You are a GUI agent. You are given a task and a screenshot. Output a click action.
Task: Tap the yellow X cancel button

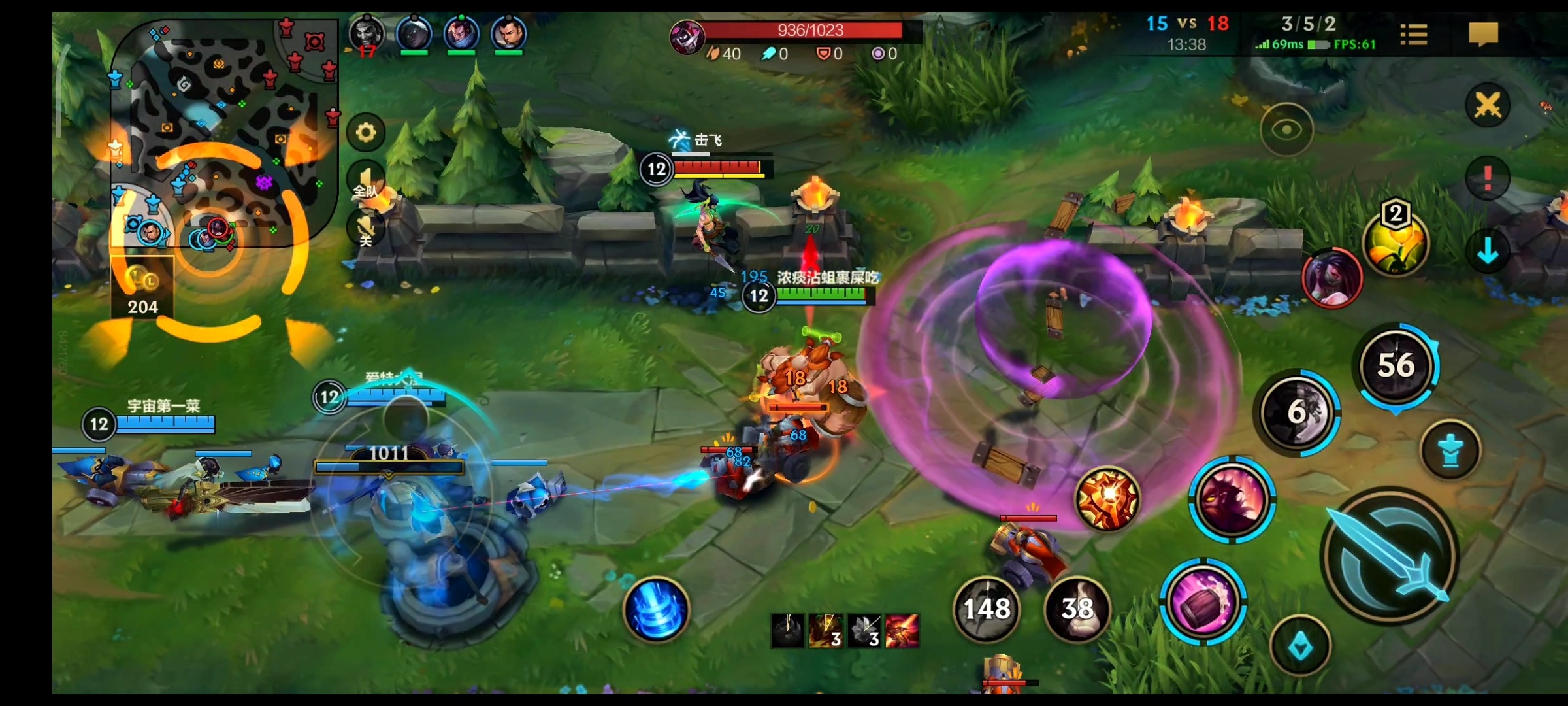[1488, 105]
